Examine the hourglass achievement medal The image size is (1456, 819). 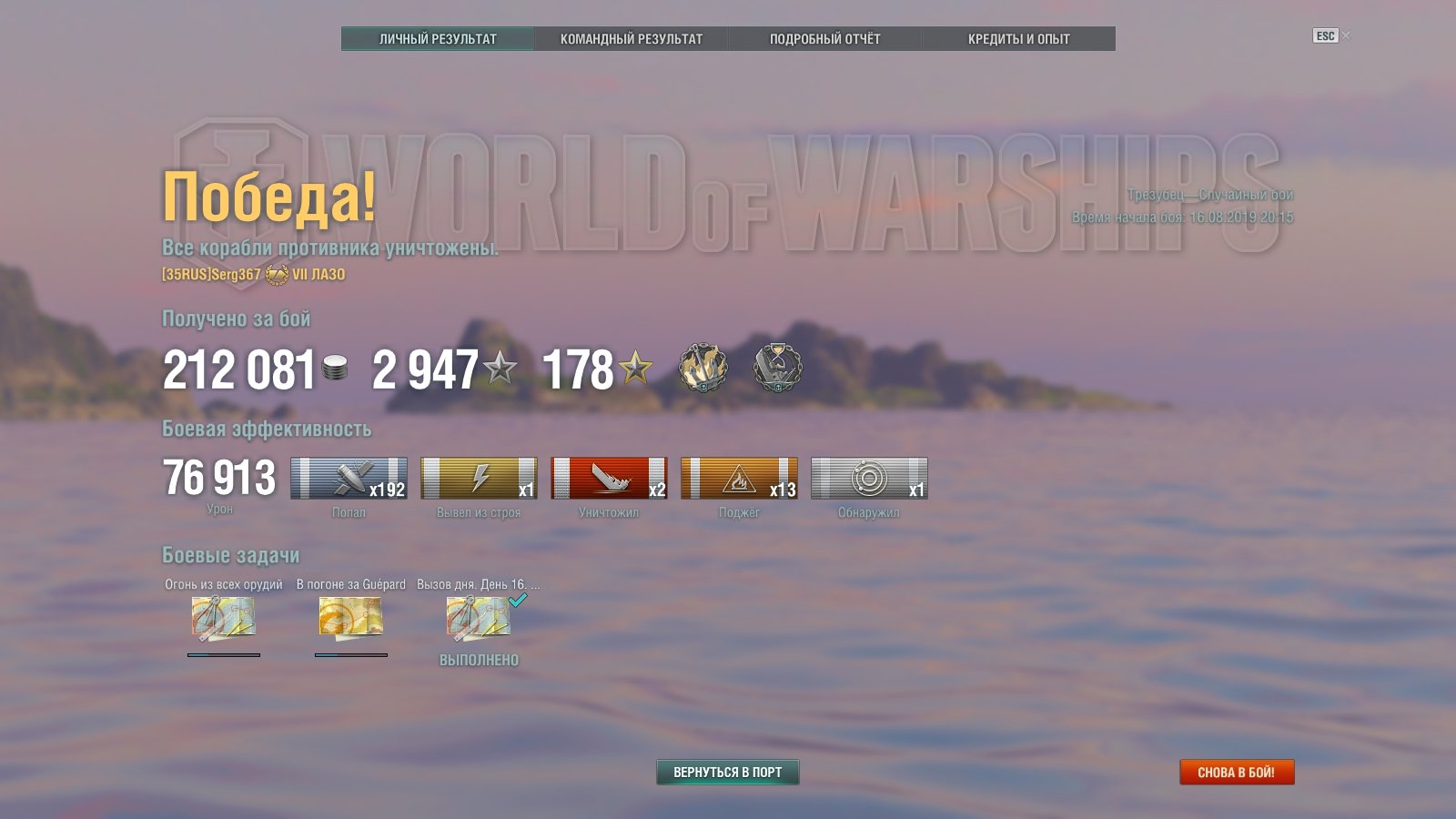[778, 368]
